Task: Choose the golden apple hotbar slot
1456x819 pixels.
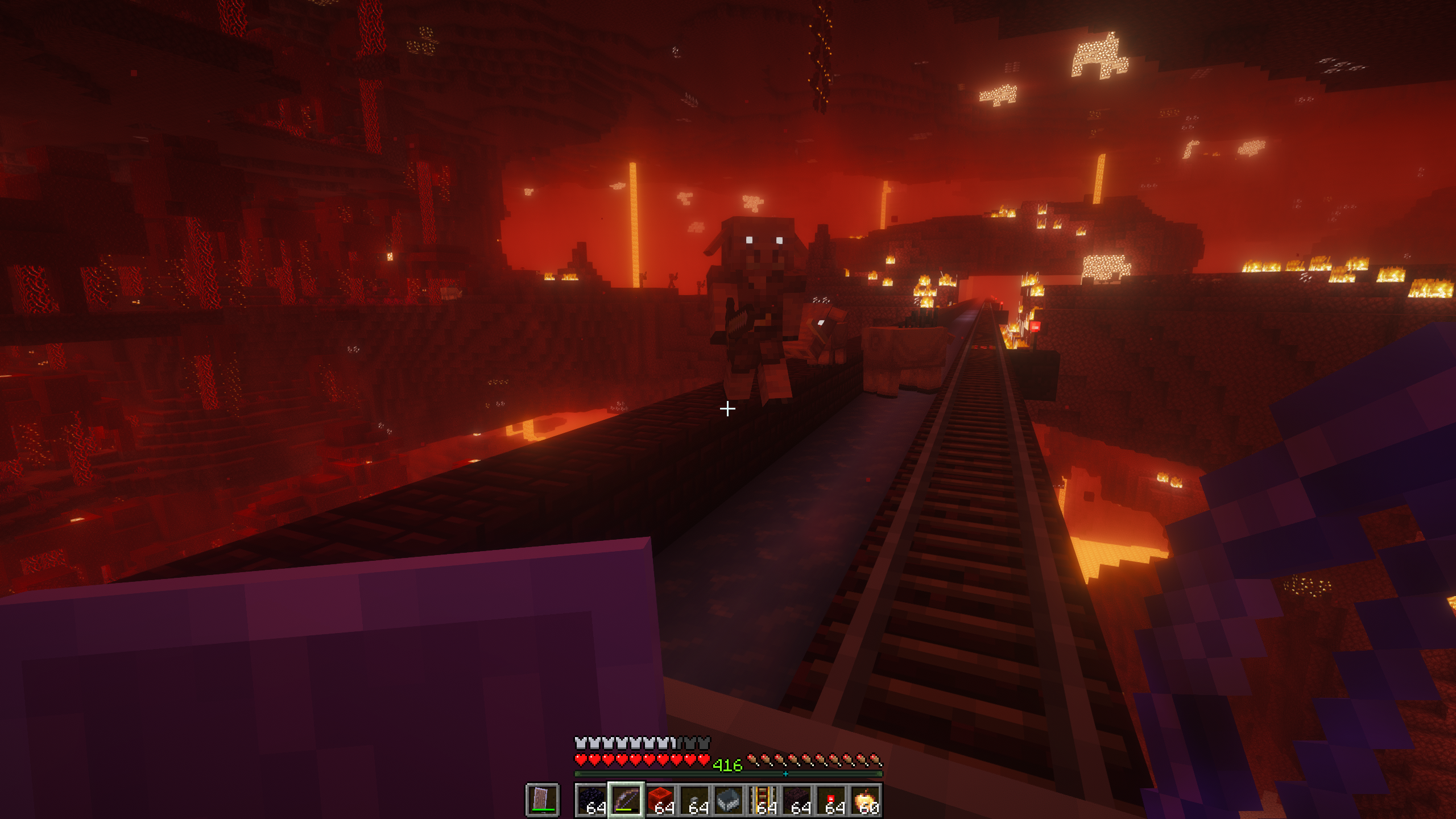Action: (864, 800)
